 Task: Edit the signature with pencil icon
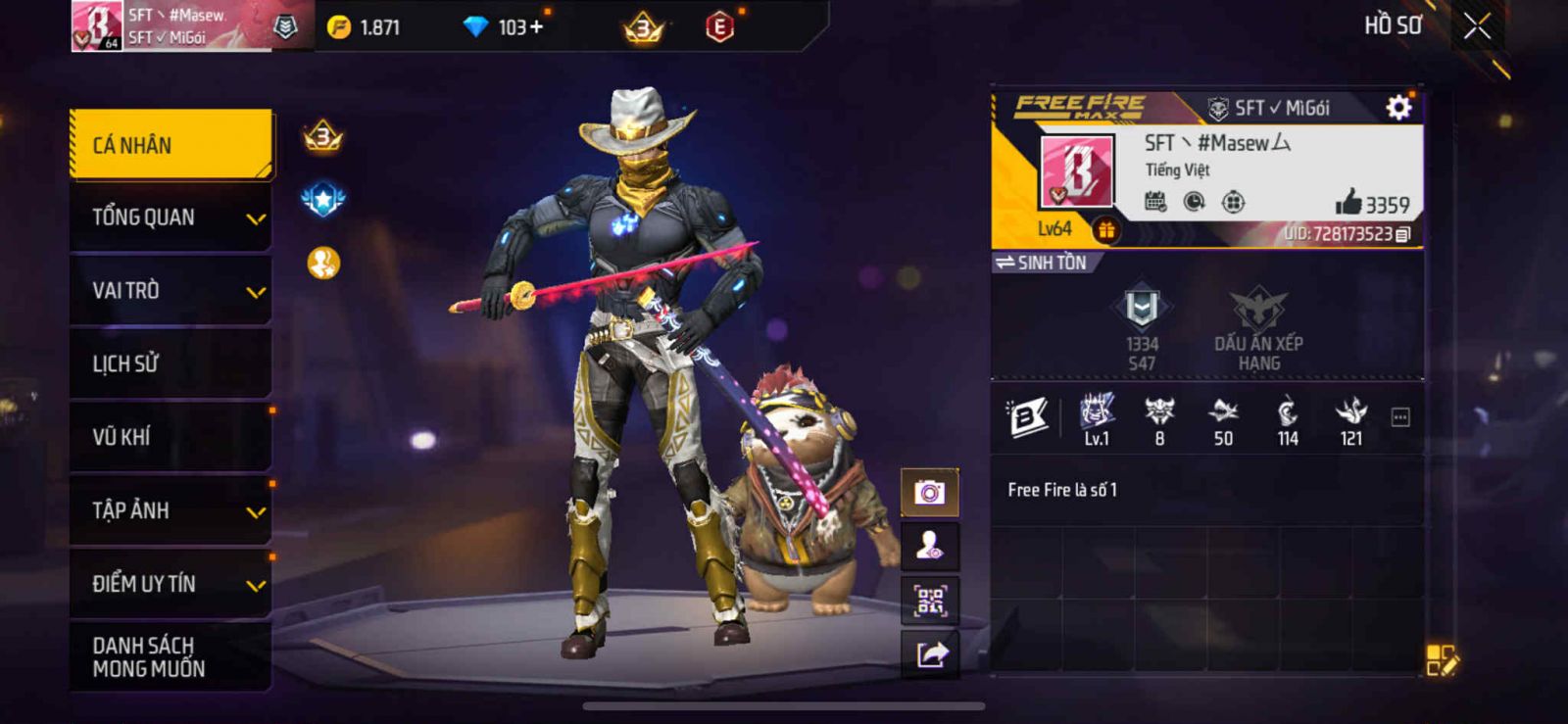point(1441,660)
